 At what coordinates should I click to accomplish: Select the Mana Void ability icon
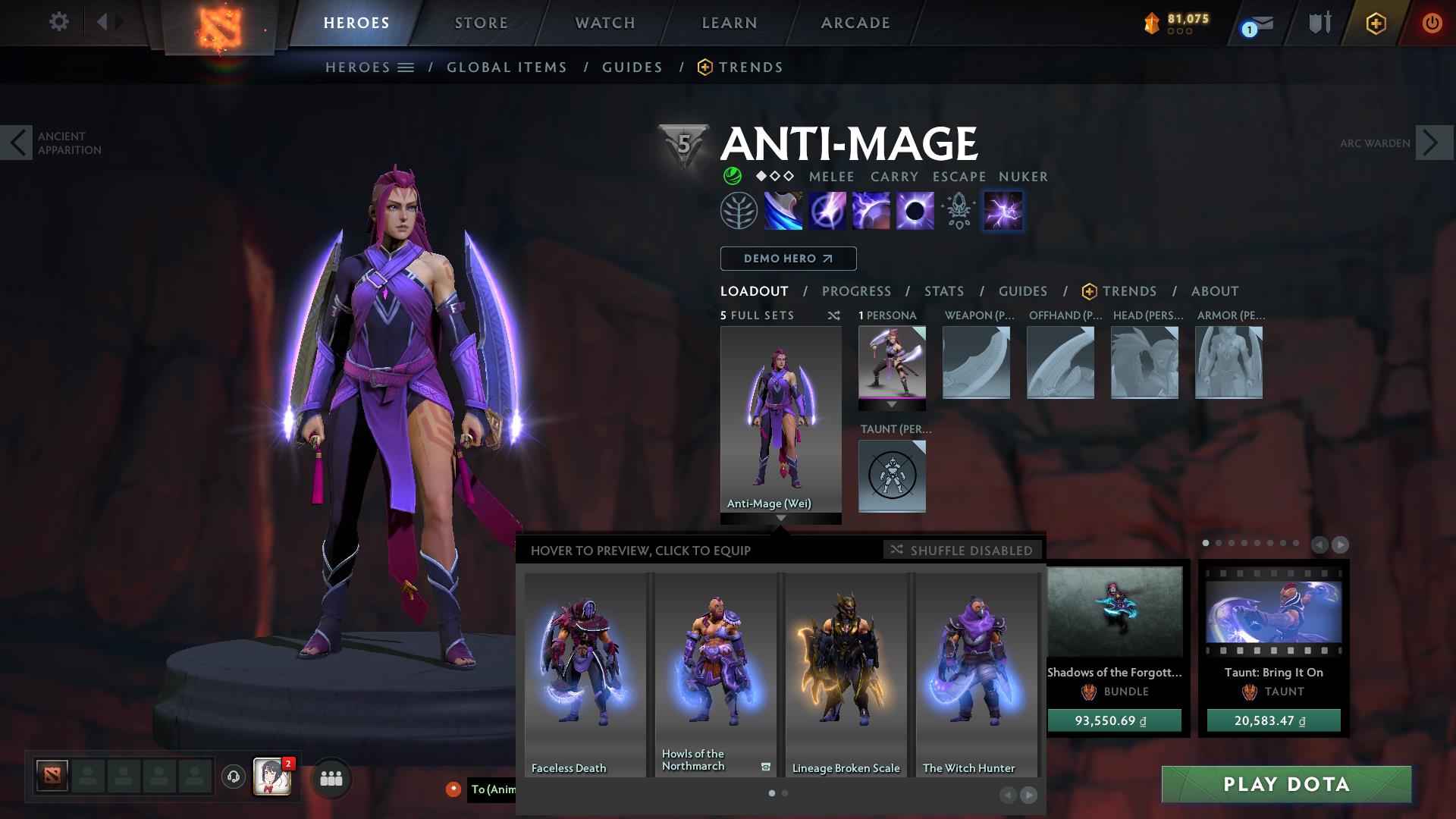pos(916,211)
